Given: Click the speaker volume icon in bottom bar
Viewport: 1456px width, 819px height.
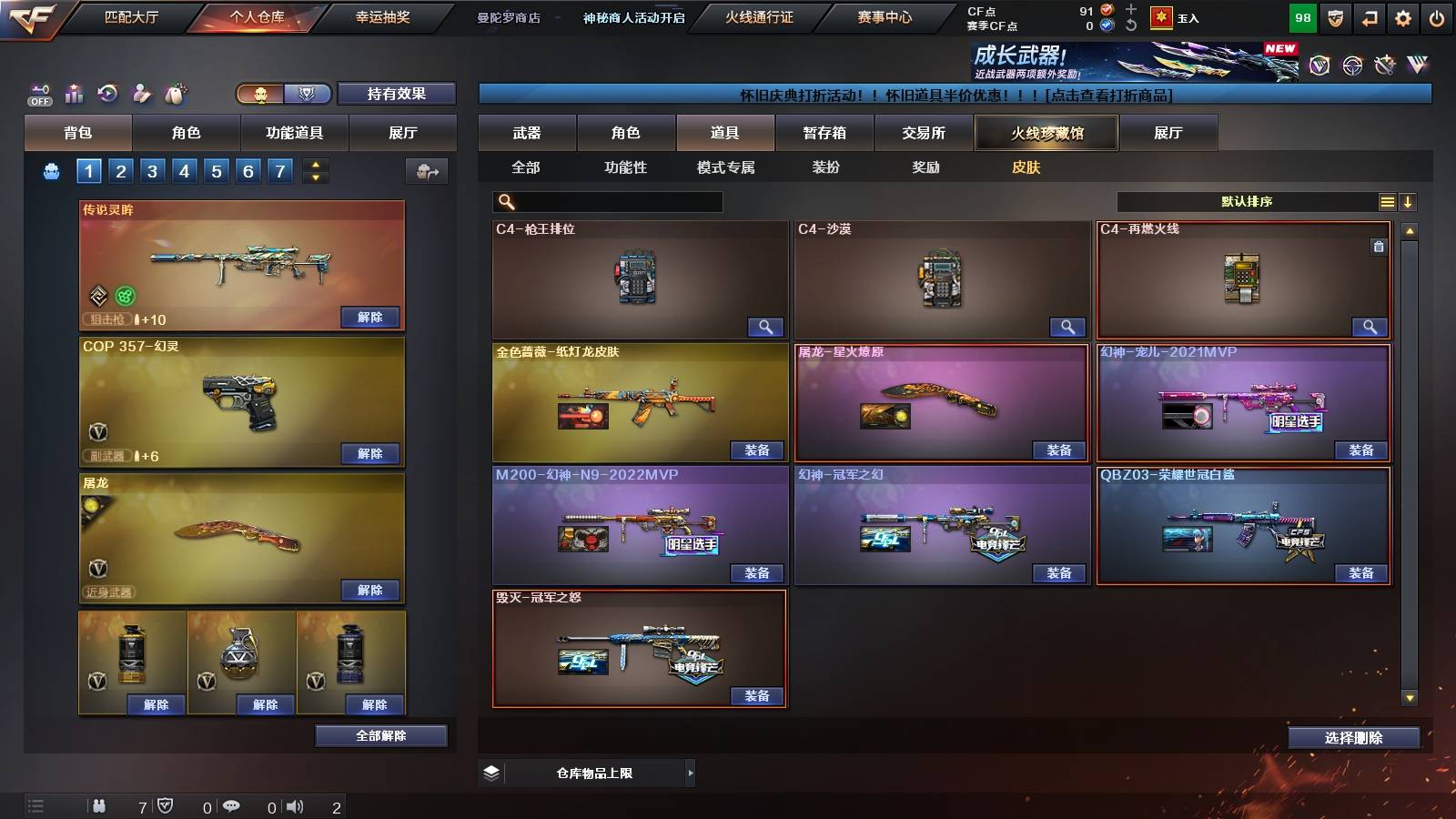Looking at the screenshot, I should [x=293, y=806].
